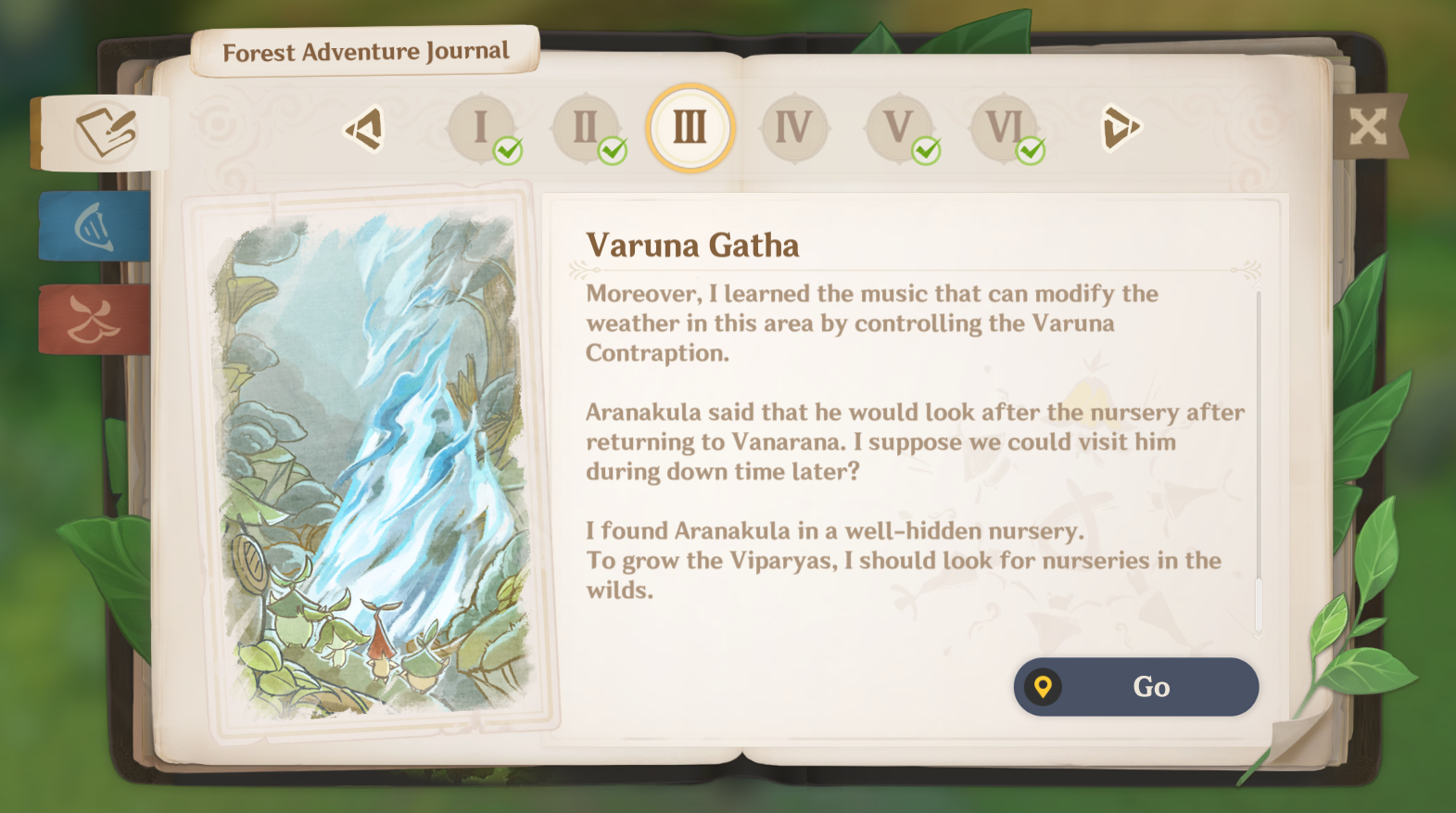Open chapter I of the journal
Screen dimensions: 1456x813
(x=481, y=128)
